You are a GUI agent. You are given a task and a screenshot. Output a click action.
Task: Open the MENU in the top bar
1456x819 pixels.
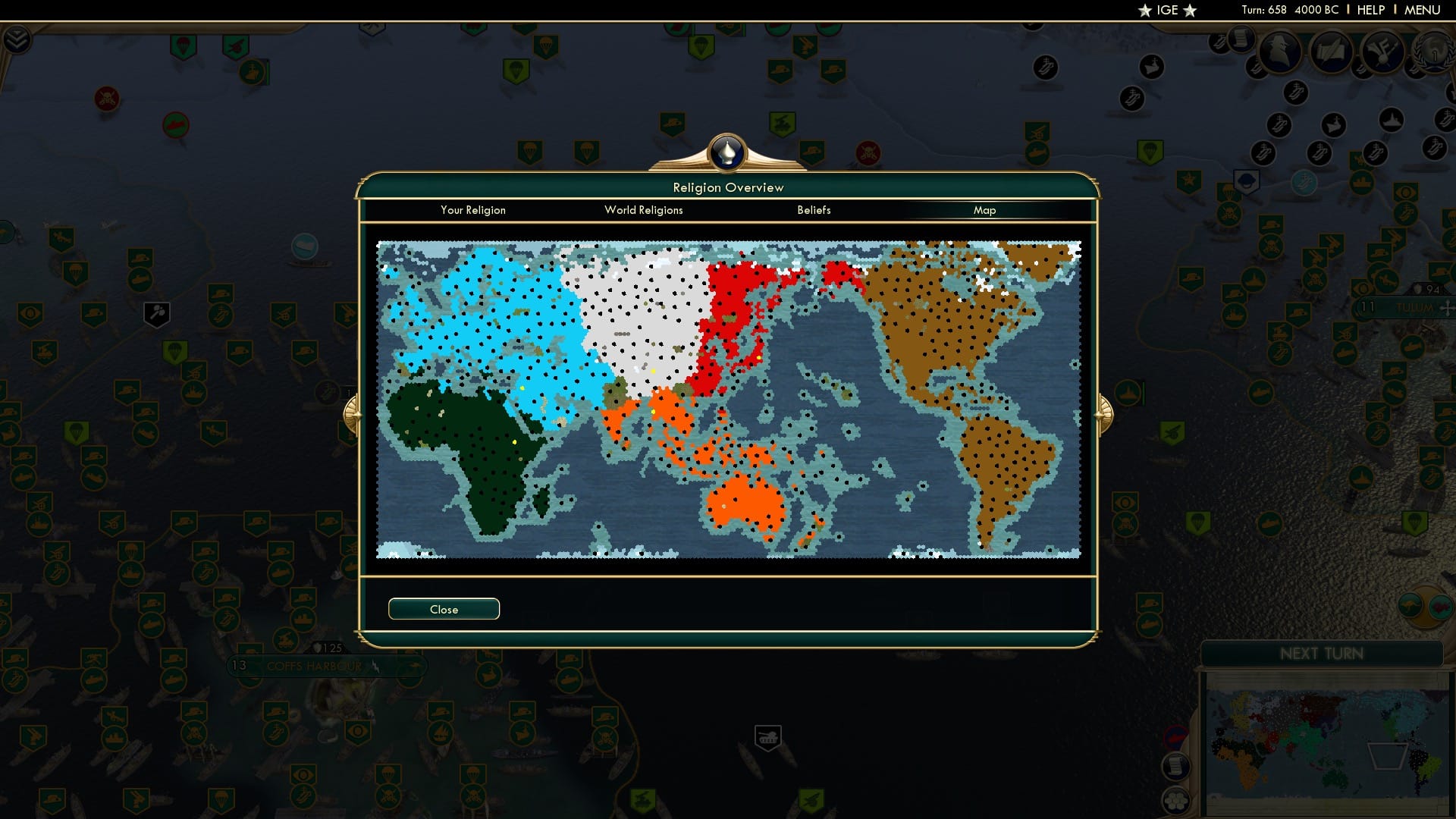[1423, 10]
